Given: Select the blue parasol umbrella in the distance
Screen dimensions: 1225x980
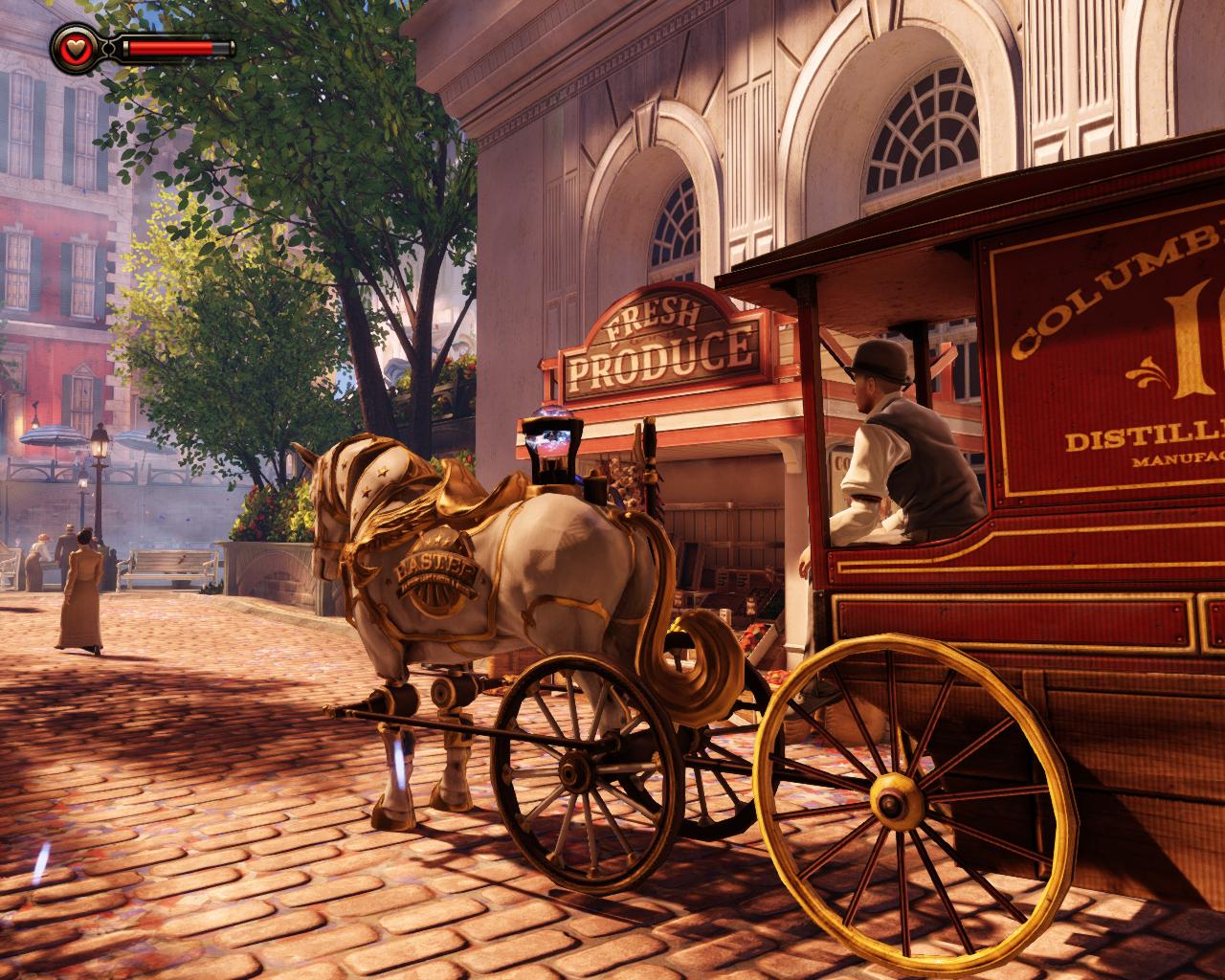Looking at the screenshot, I should pyautogui.click(x=53, y=435).
